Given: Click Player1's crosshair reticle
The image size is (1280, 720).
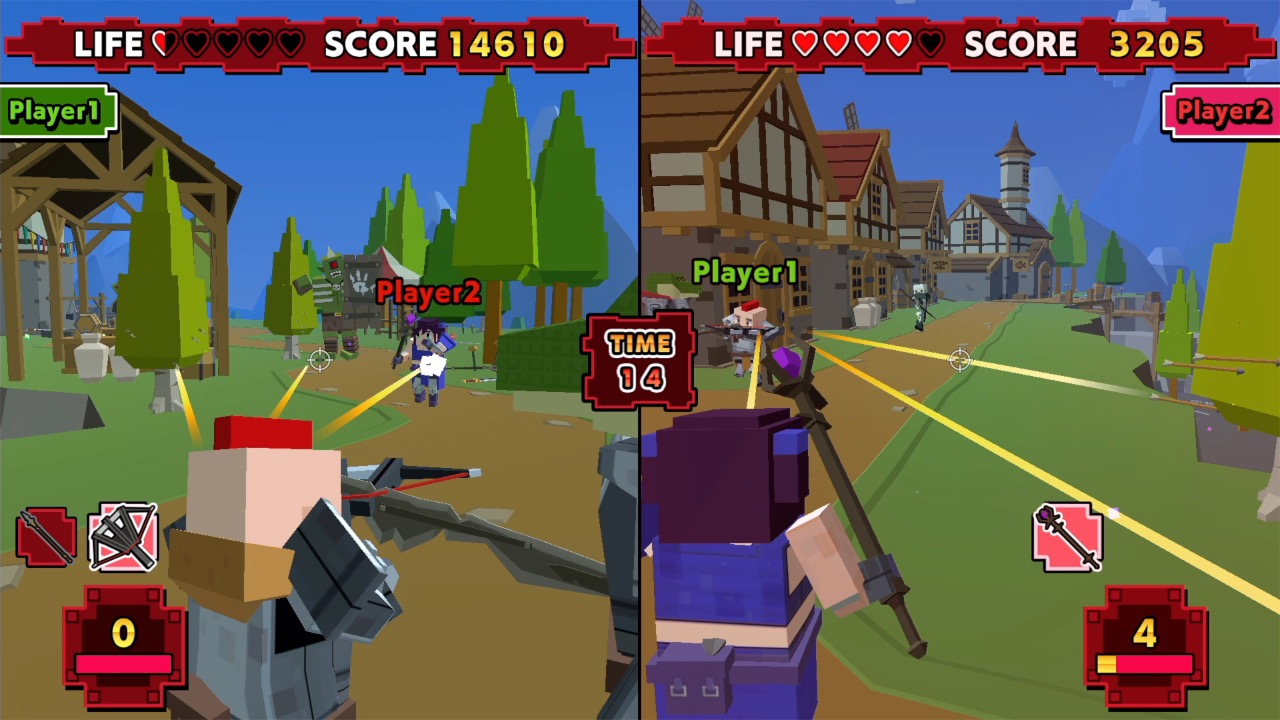Looking at the screenshot, I should click(320, 360).
